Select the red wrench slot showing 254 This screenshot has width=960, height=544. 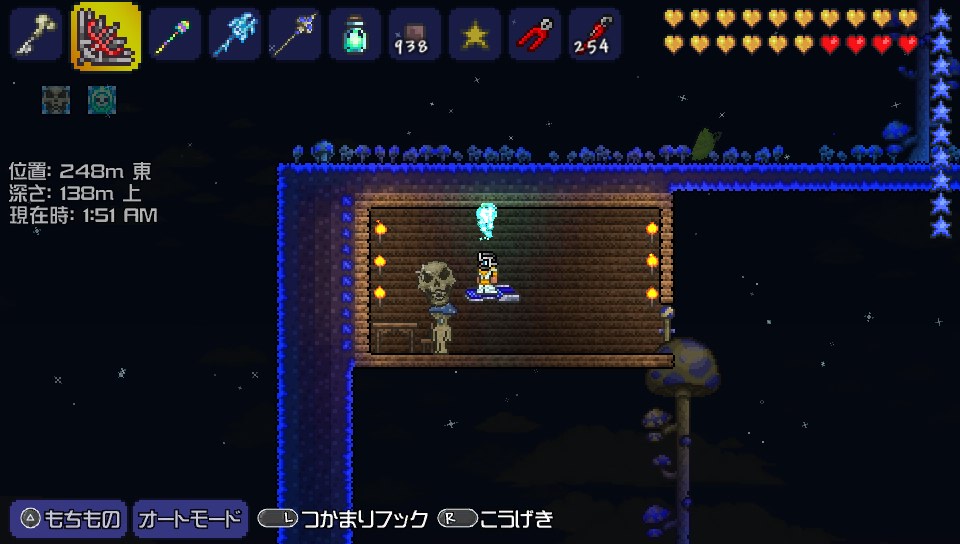[595, 35]
